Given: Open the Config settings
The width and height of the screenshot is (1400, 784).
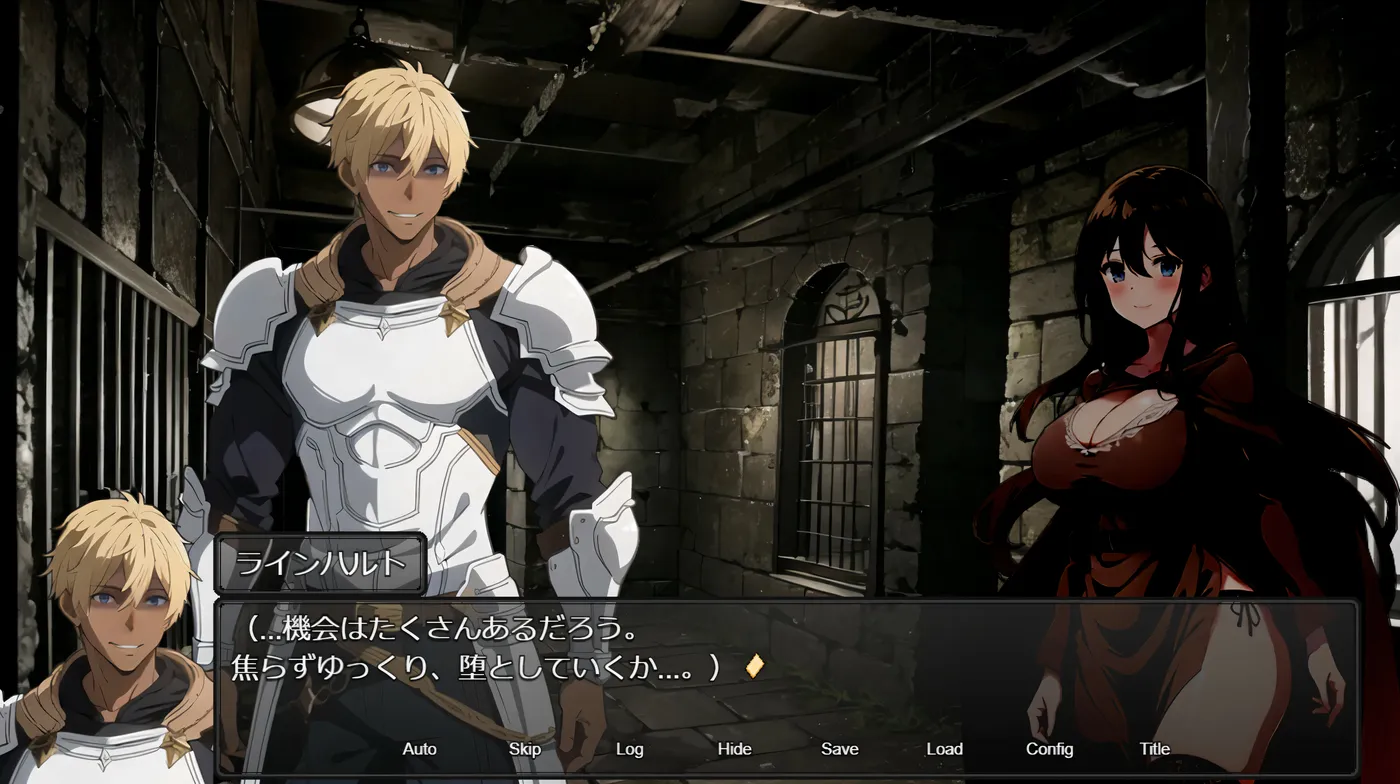Looking at the screenshot, I should click(x=1049, y=749).
